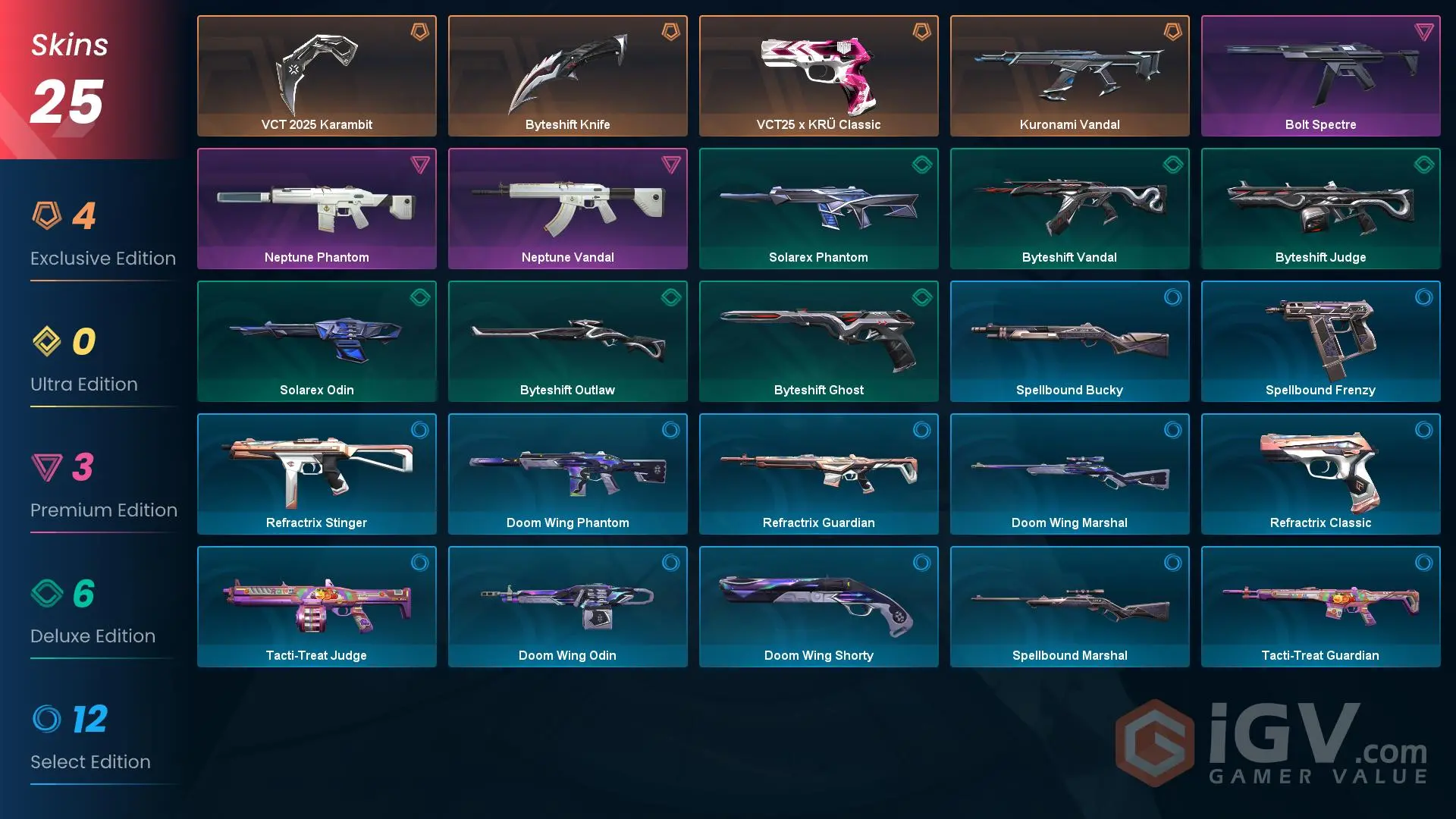1456x819 pixels.
Task: Expand the Select Edition section
Action: tap(90, 761)
